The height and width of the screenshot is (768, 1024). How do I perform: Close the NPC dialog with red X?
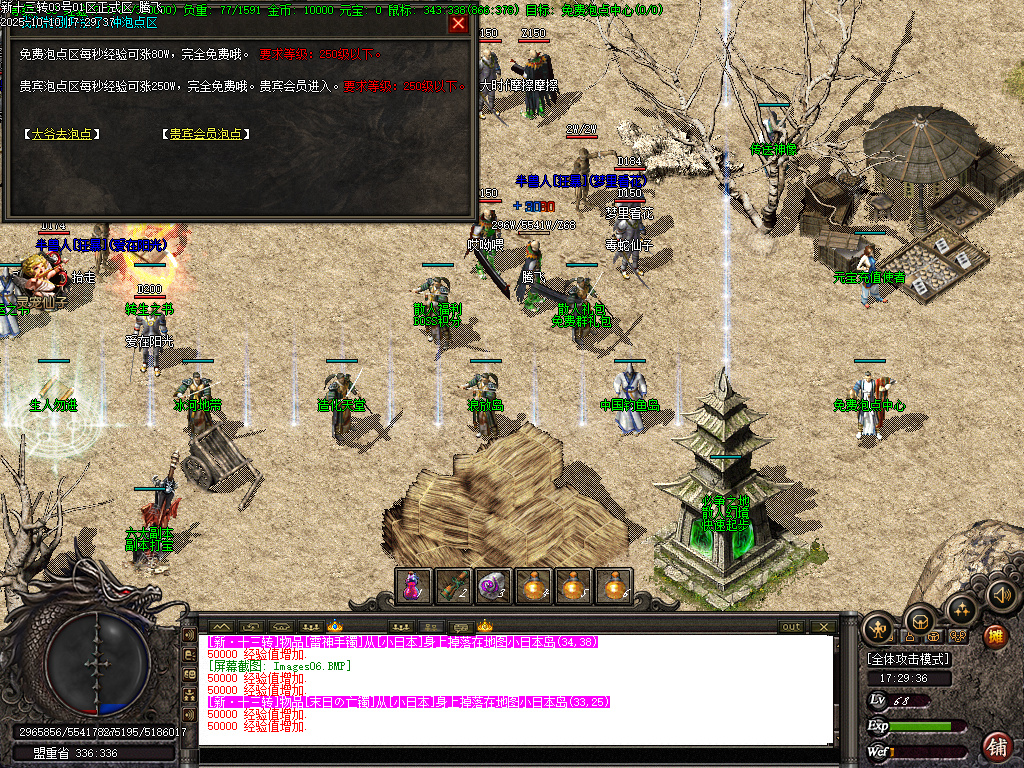[x=458, y=23]
